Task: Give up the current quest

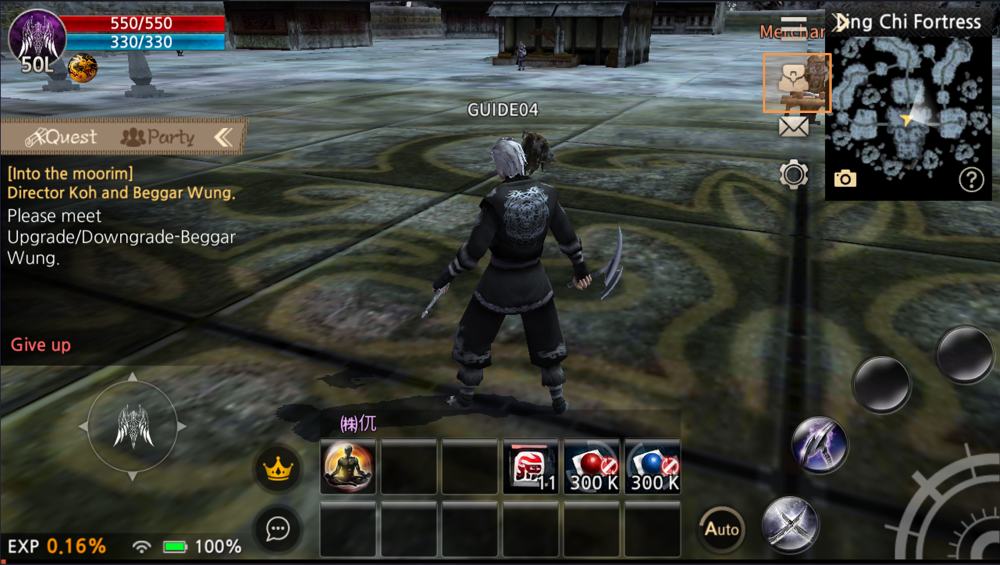Action: point(41,345)
